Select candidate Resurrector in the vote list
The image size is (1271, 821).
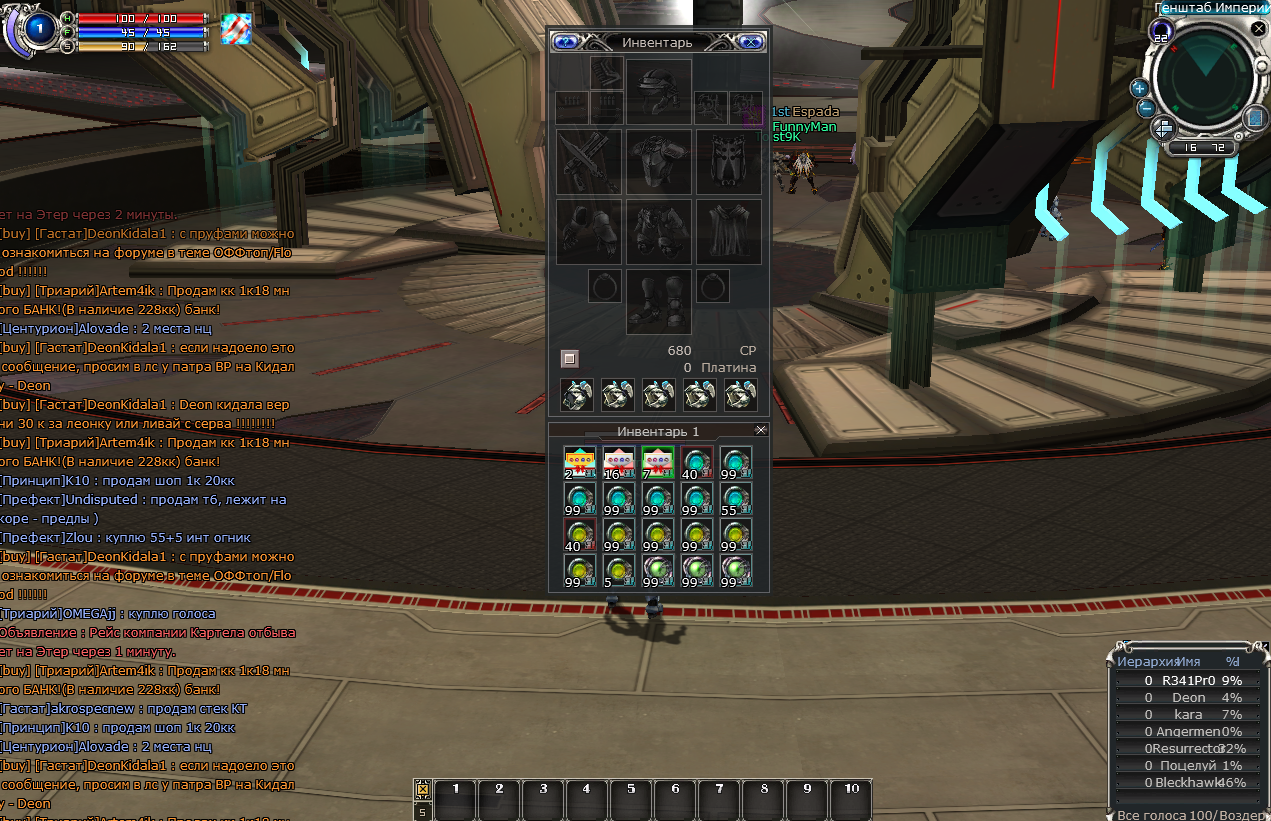pos(1188,748)
